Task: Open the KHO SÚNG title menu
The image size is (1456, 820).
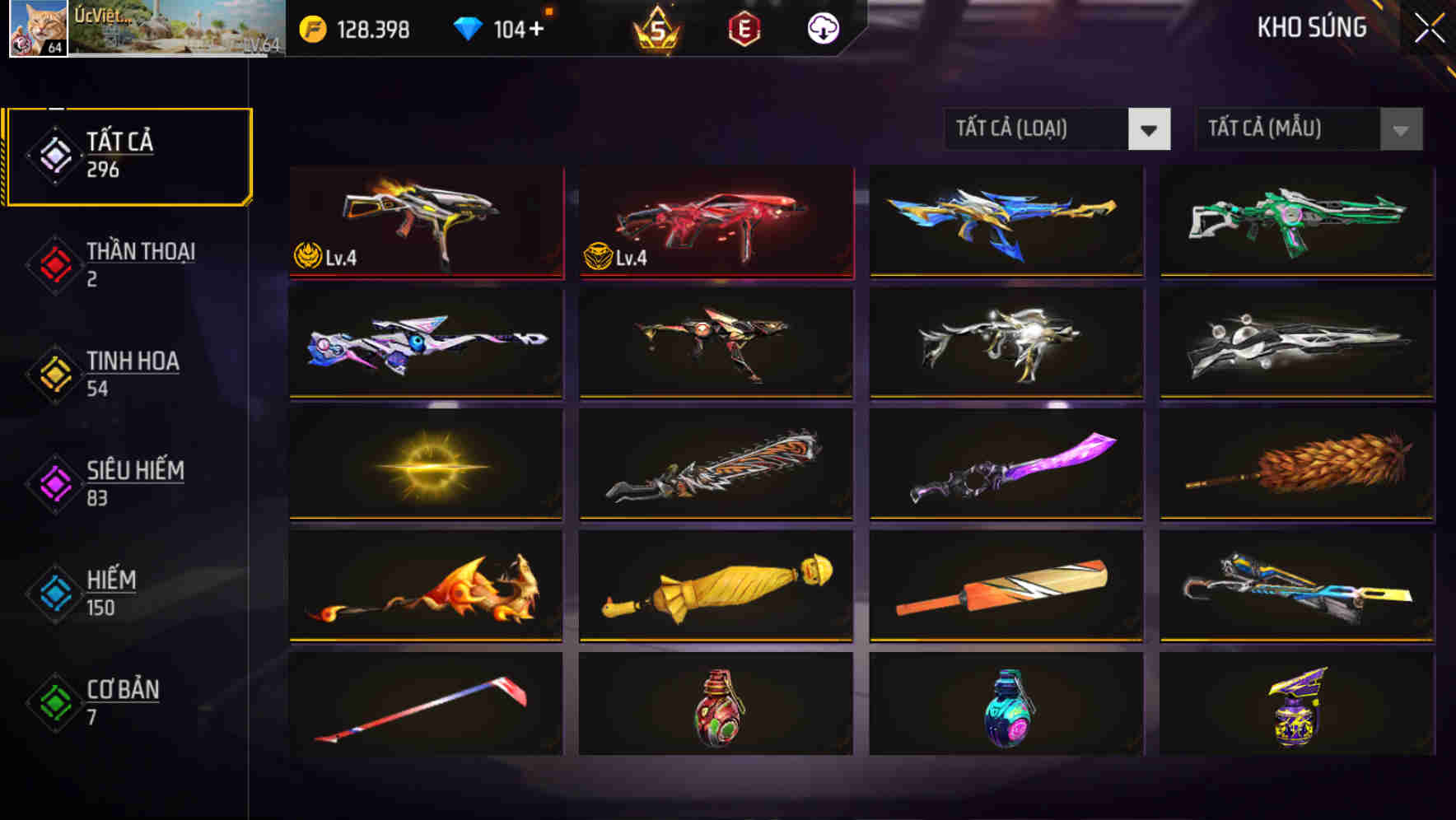Action: (1311, 27)
